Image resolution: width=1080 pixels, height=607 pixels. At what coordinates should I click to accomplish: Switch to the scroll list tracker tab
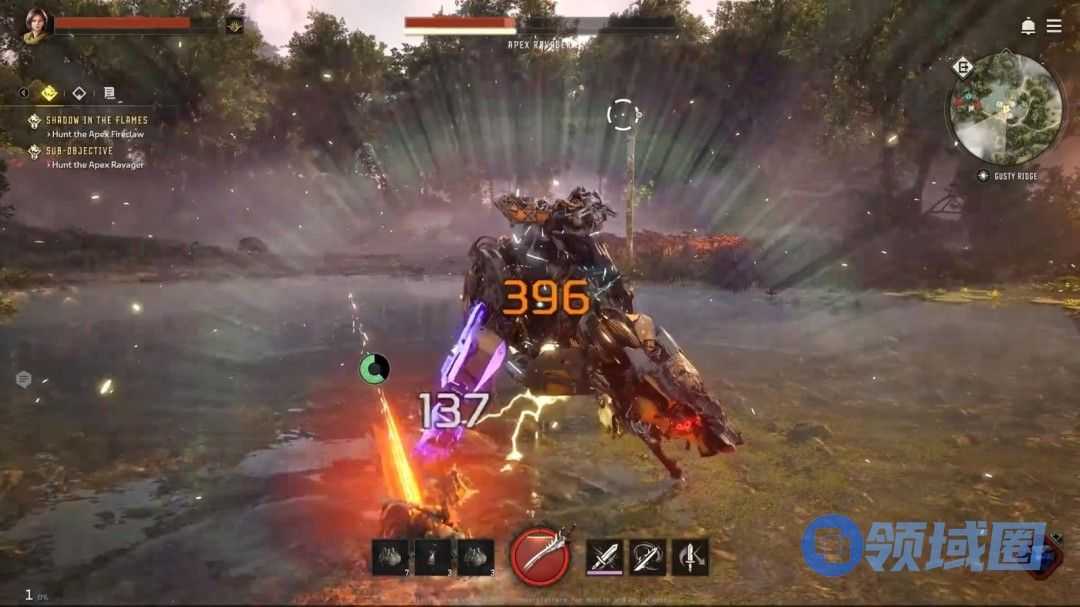(x=109, y=93)
